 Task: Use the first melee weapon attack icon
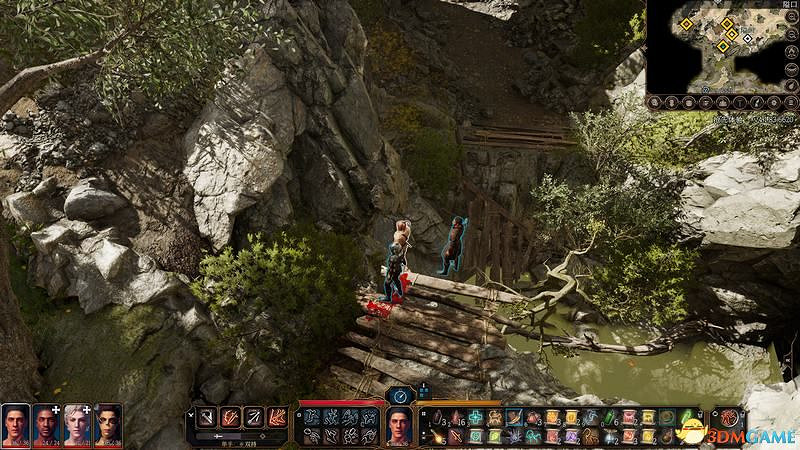(x=205, y=416)
